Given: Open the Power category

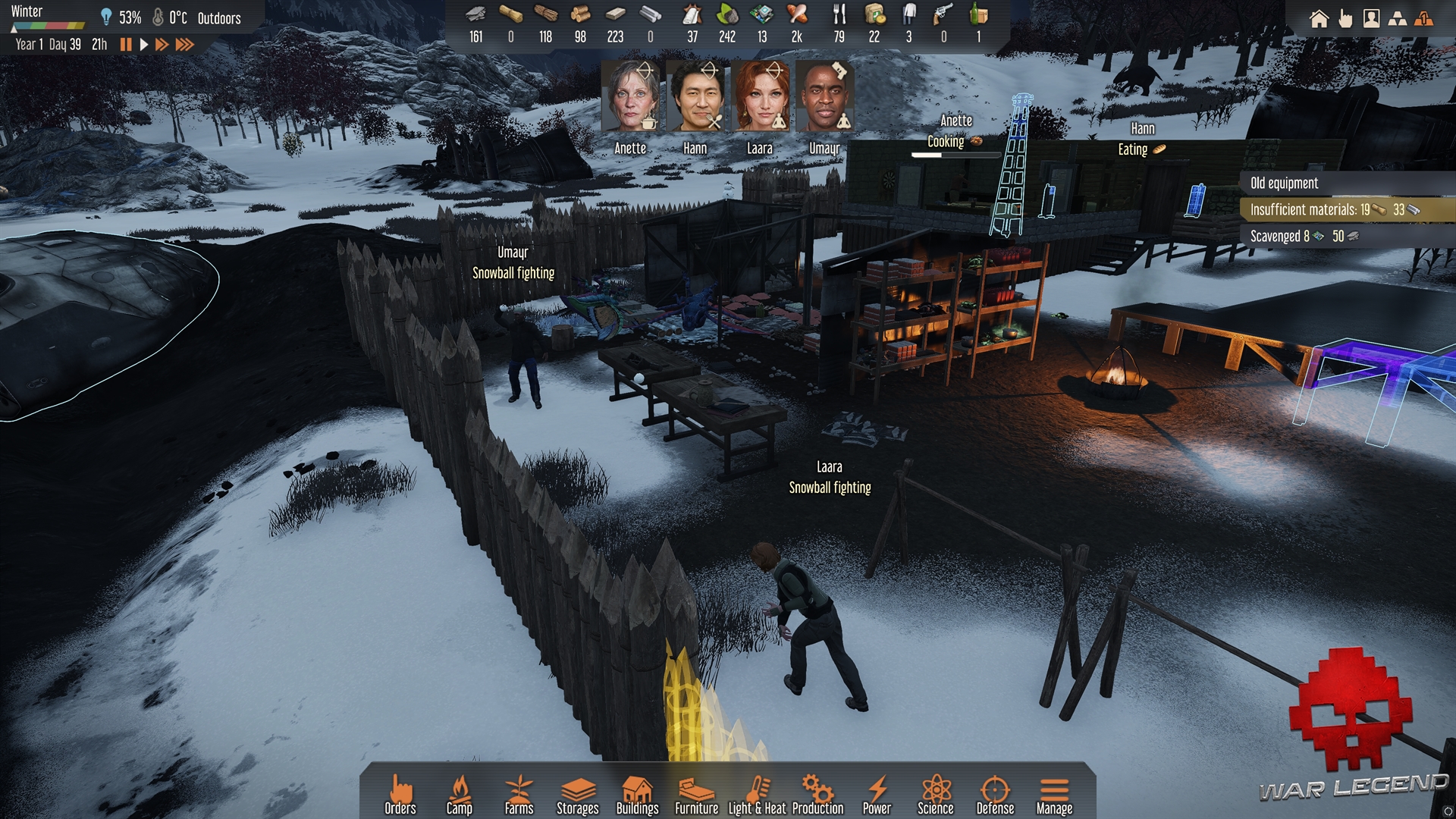Looking at the screenshot, I should pyautogui.click(x=877, y=795).
